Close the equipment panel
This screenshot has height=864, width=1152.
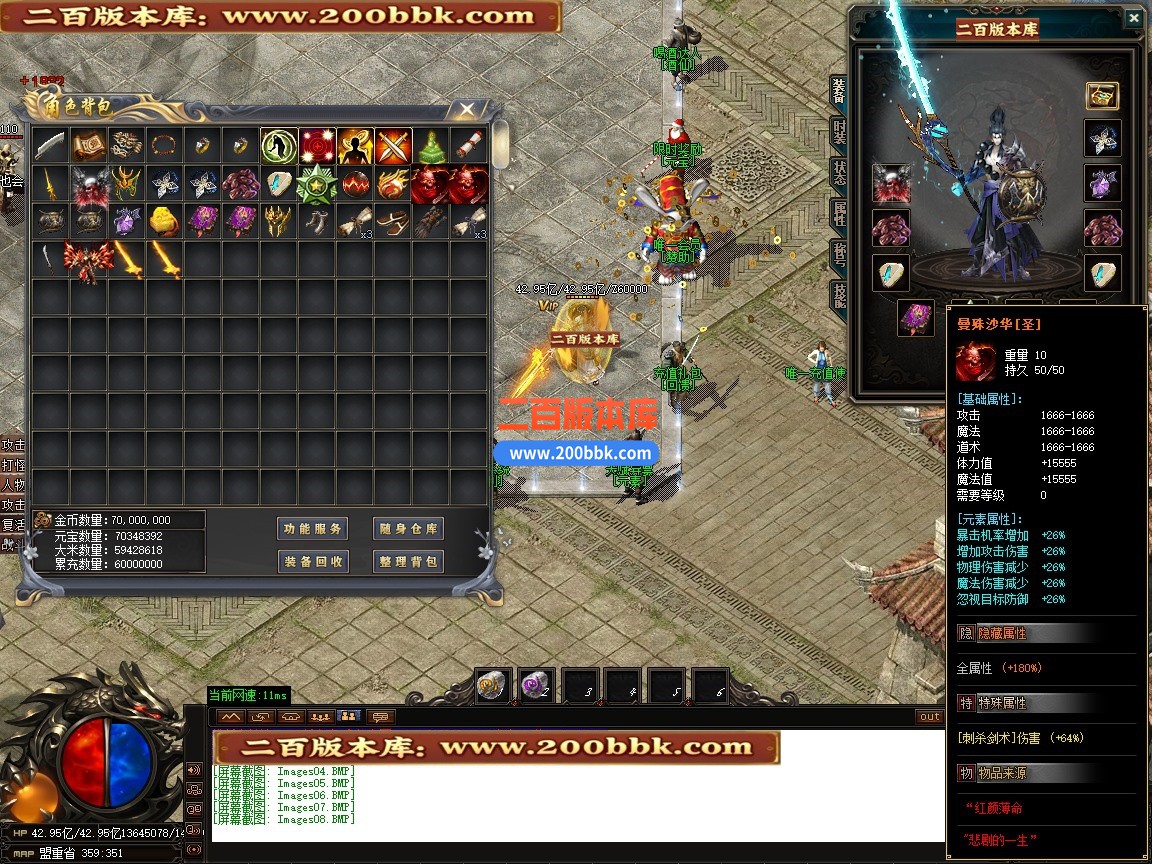click(x=1133, y=18)
